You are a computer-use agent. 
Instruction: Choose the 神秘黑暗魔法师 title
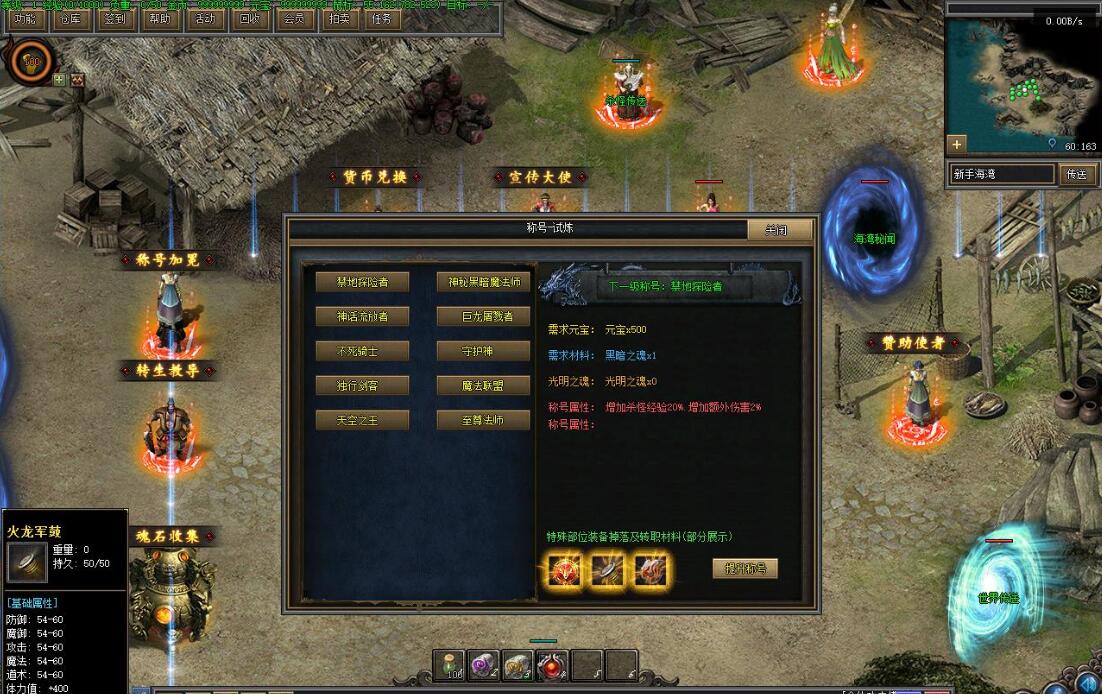[x=483, y=282]
